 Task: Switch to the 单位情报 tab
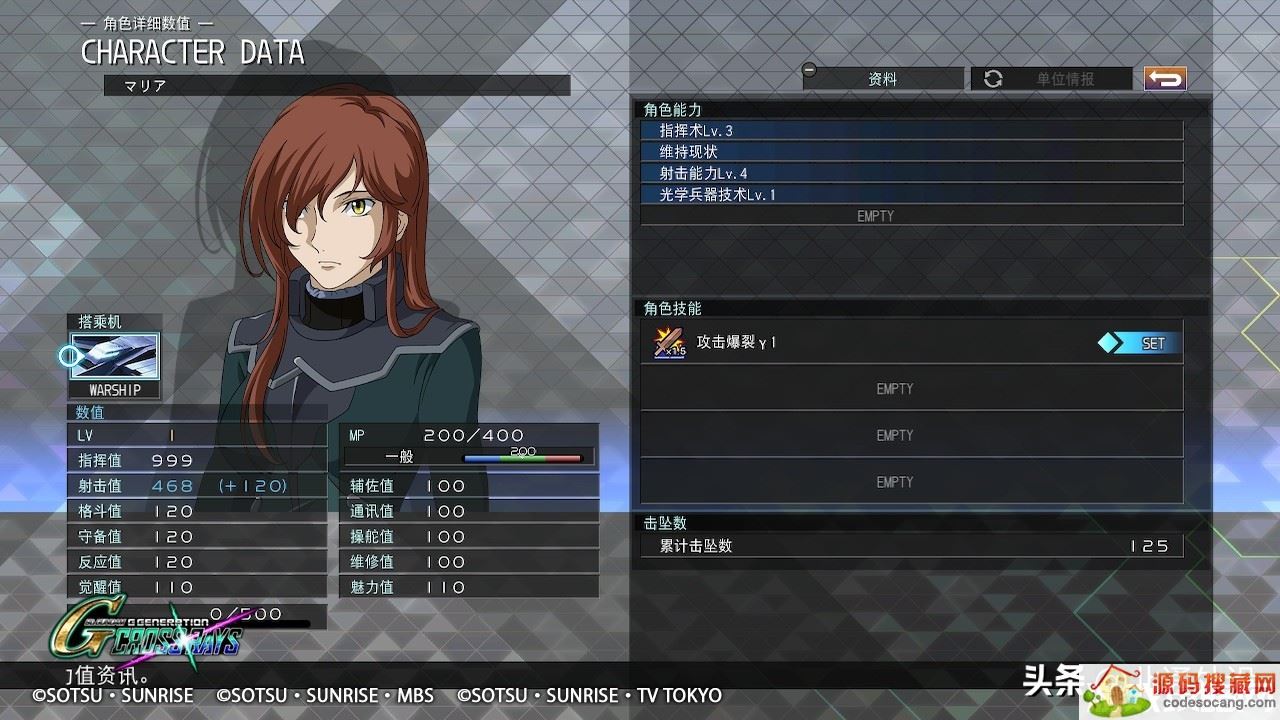[1051, 79]
